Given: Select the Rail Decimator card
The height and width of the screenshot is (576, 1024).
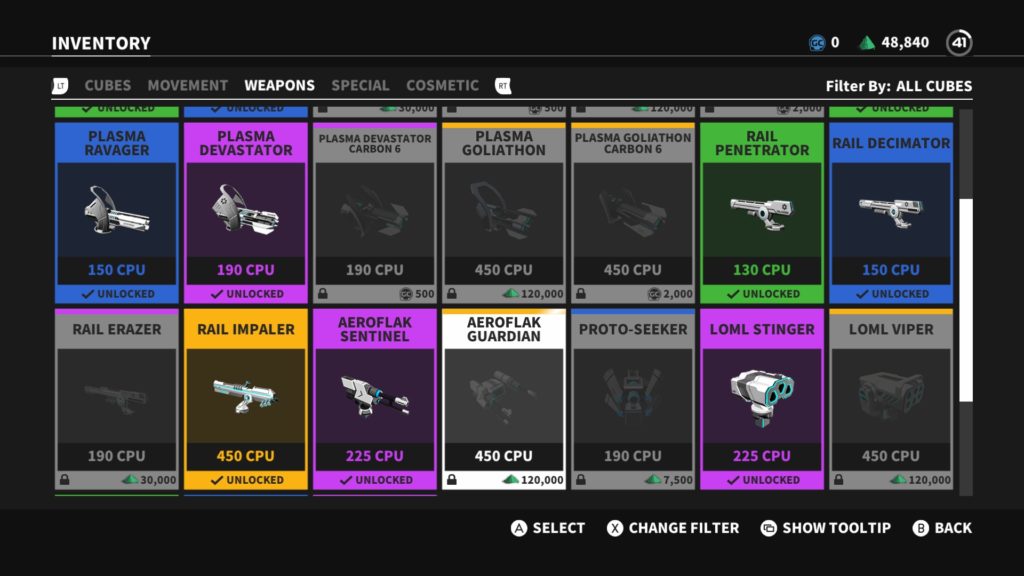Looking at the screenshot, I should [x=891, y=212].
